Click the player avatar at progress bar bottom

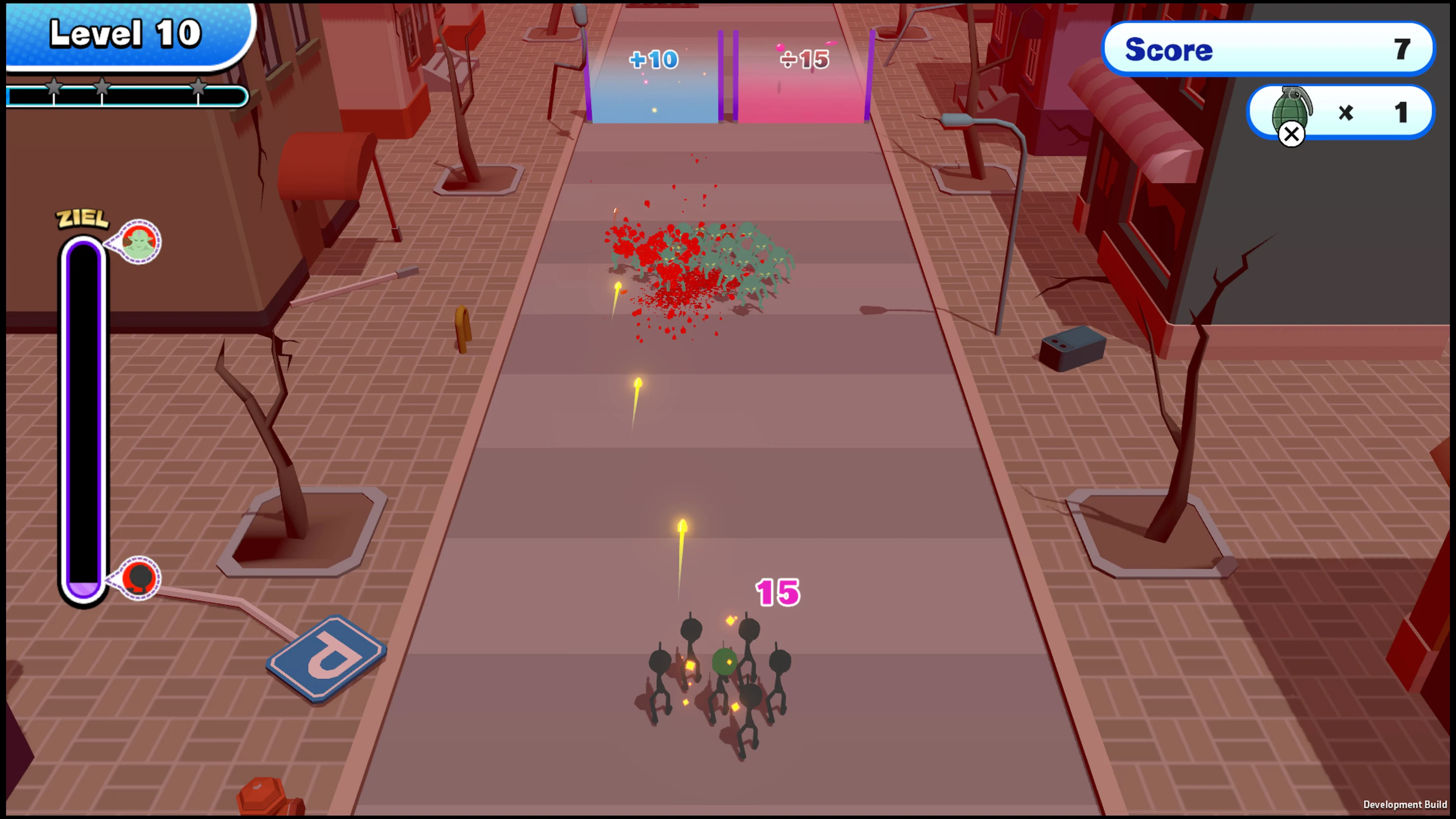pos(140,577)
